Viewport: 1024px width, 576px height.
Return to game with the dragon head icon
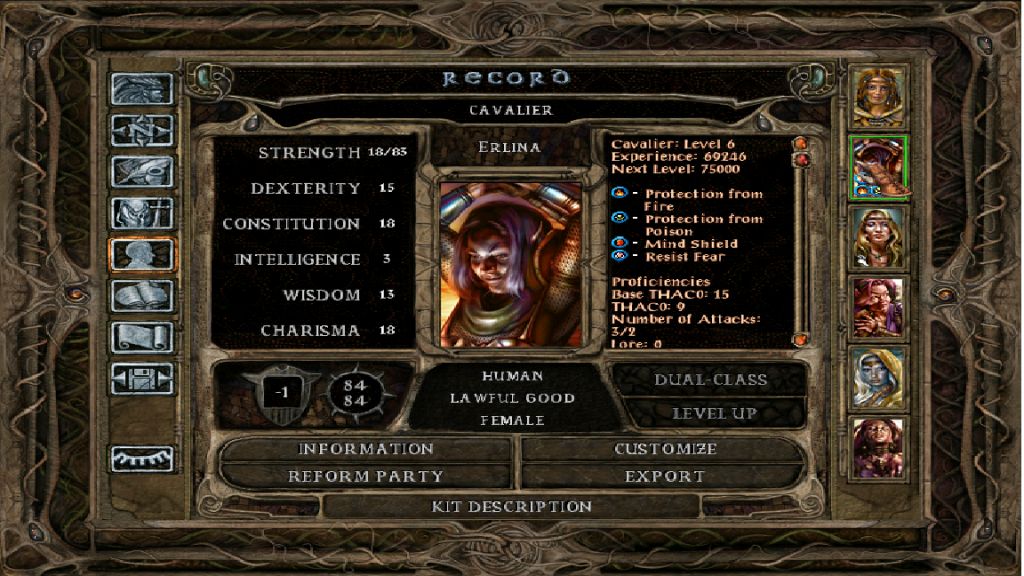click(x=142, y=90)
